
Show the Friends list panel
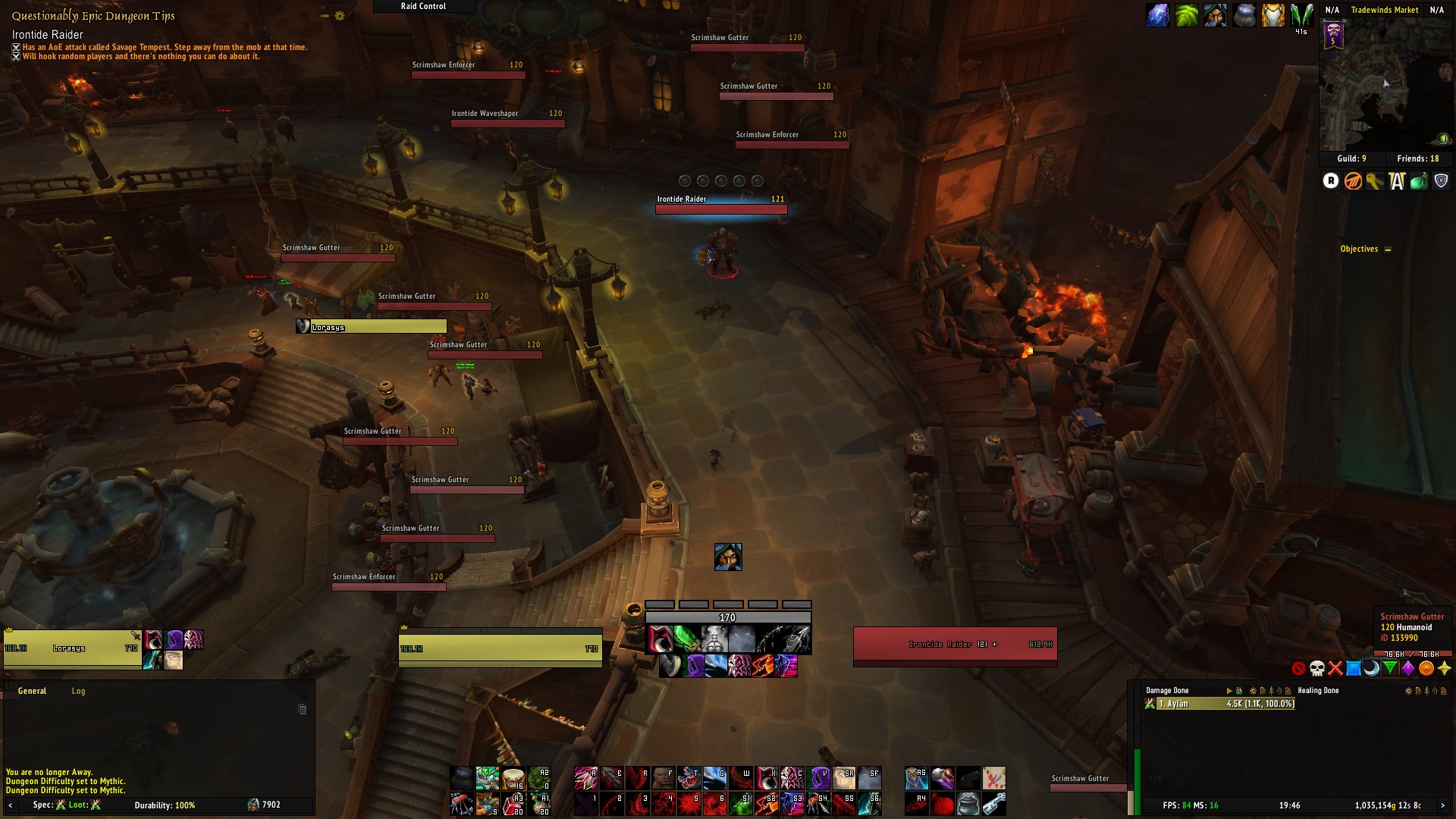click(1417, 158)
